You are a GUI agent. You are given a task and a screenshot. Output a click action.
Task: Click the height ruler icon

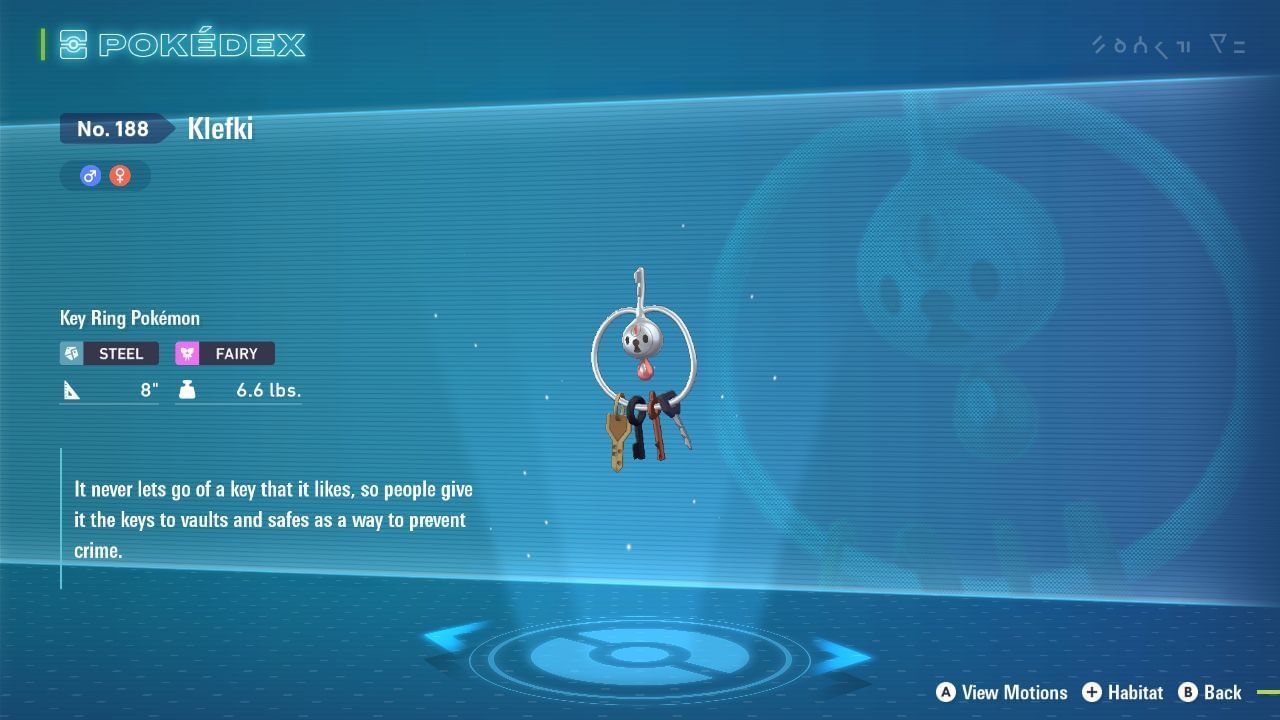pyautogui.click(x=71, y=390)
